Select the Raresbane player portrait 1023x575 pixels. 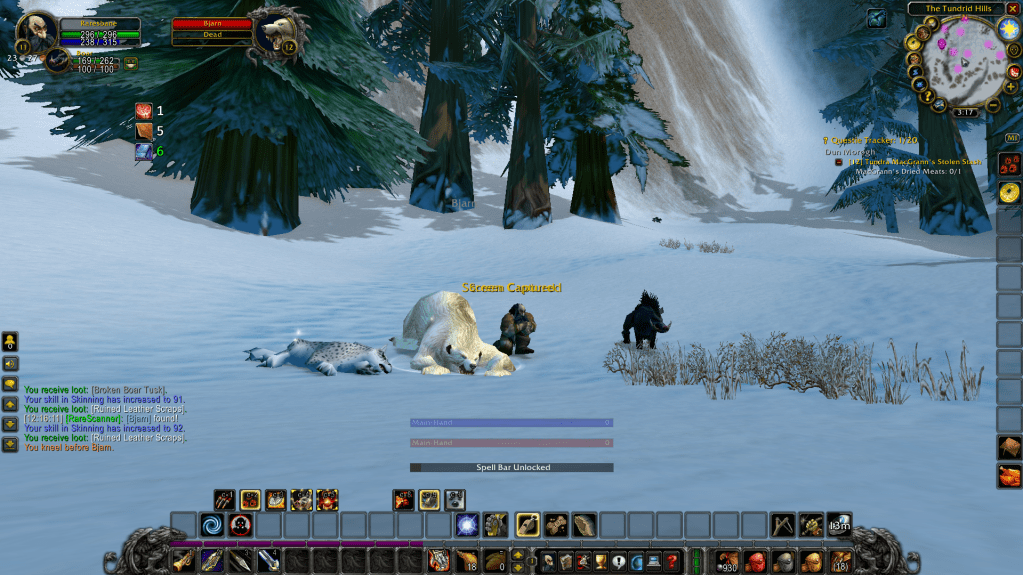tap(39, 32)
